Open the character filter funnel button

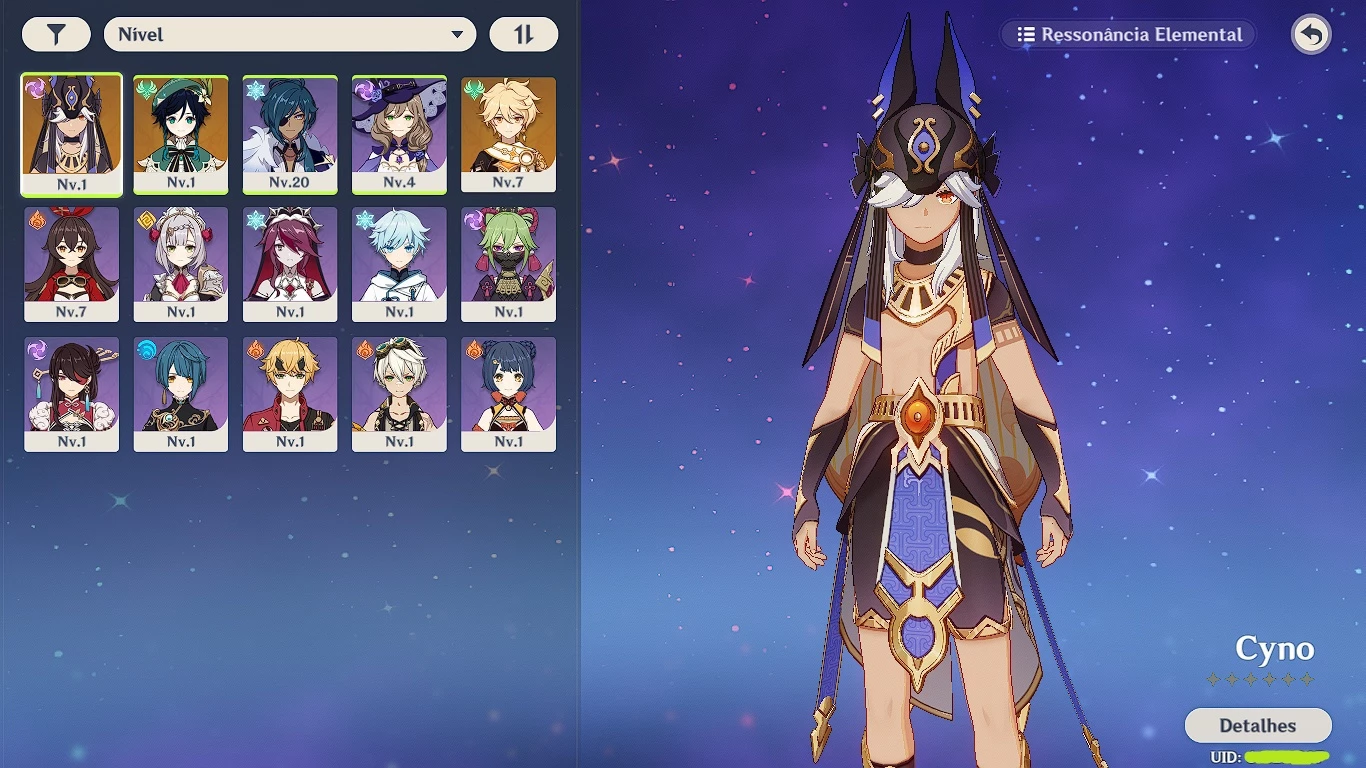click(x=56, y=35)
